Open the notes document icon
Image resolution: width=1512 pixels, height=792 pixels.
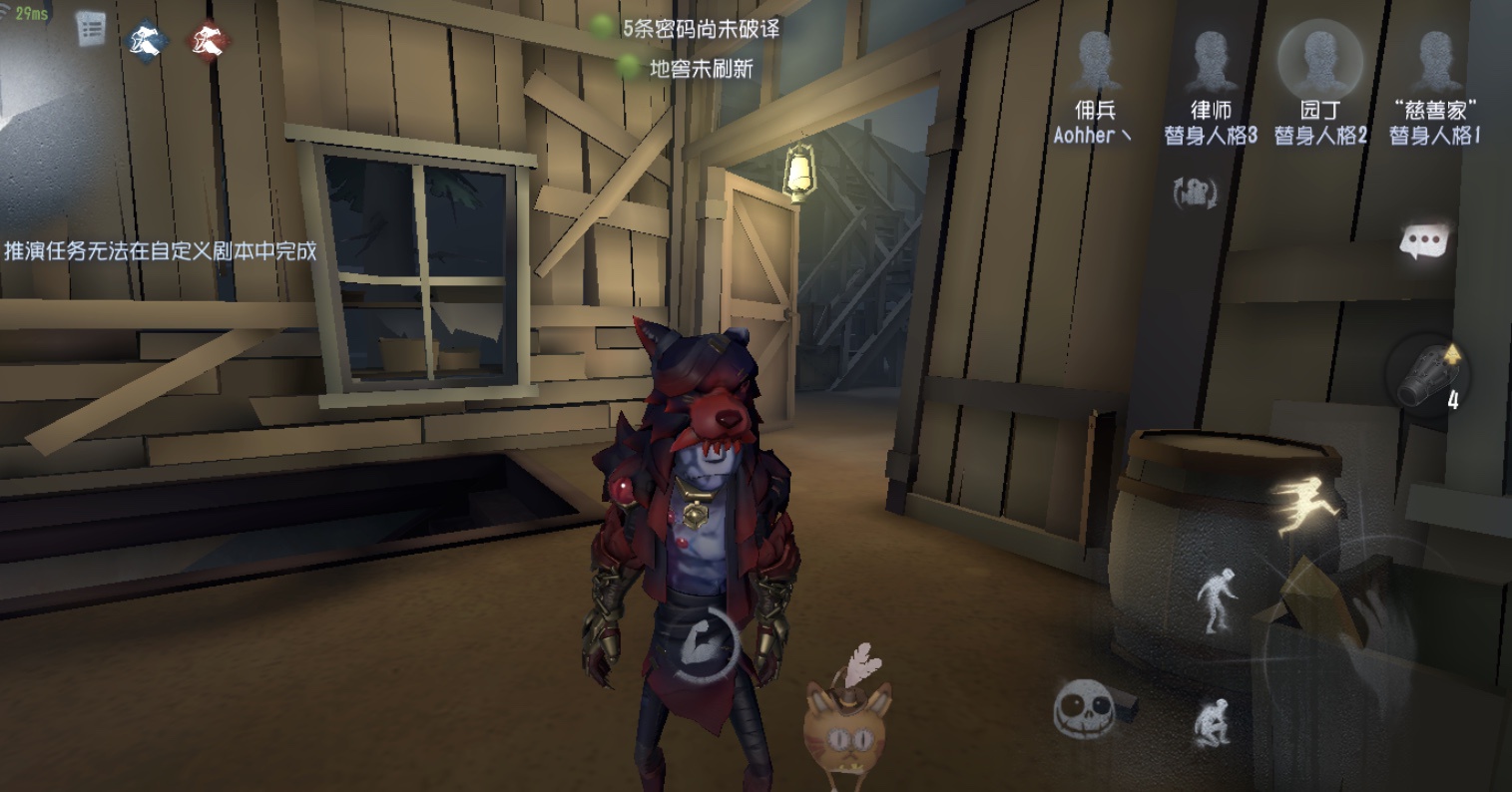coord(91,28)
